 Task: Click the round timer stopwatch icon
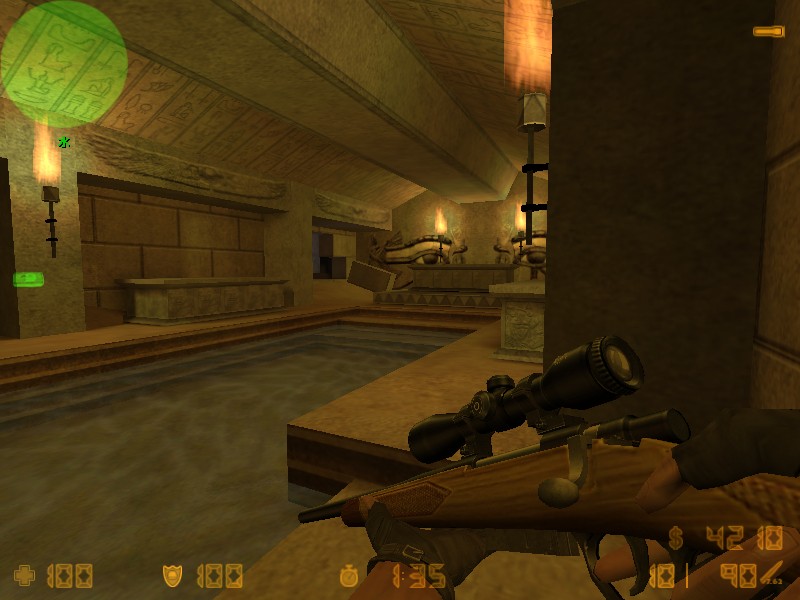coord(349,576)
